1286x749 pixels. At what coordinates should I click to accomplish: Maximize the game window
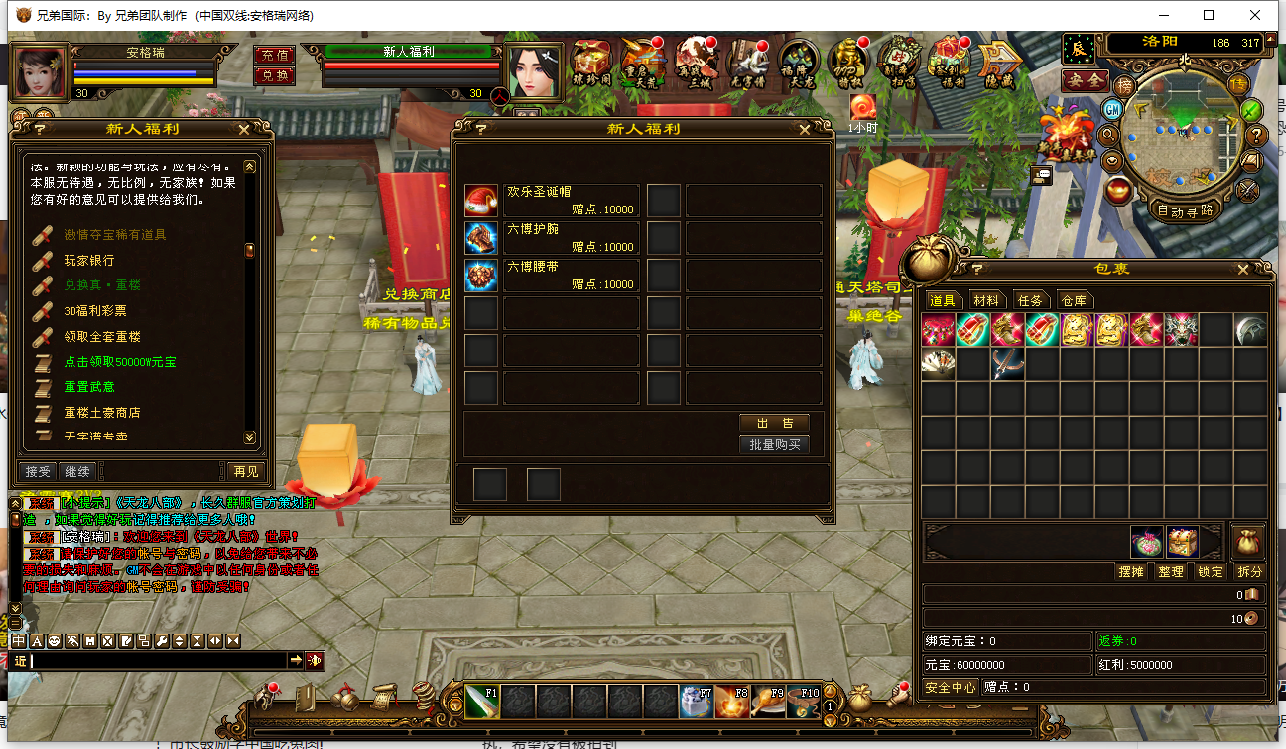1209,15
